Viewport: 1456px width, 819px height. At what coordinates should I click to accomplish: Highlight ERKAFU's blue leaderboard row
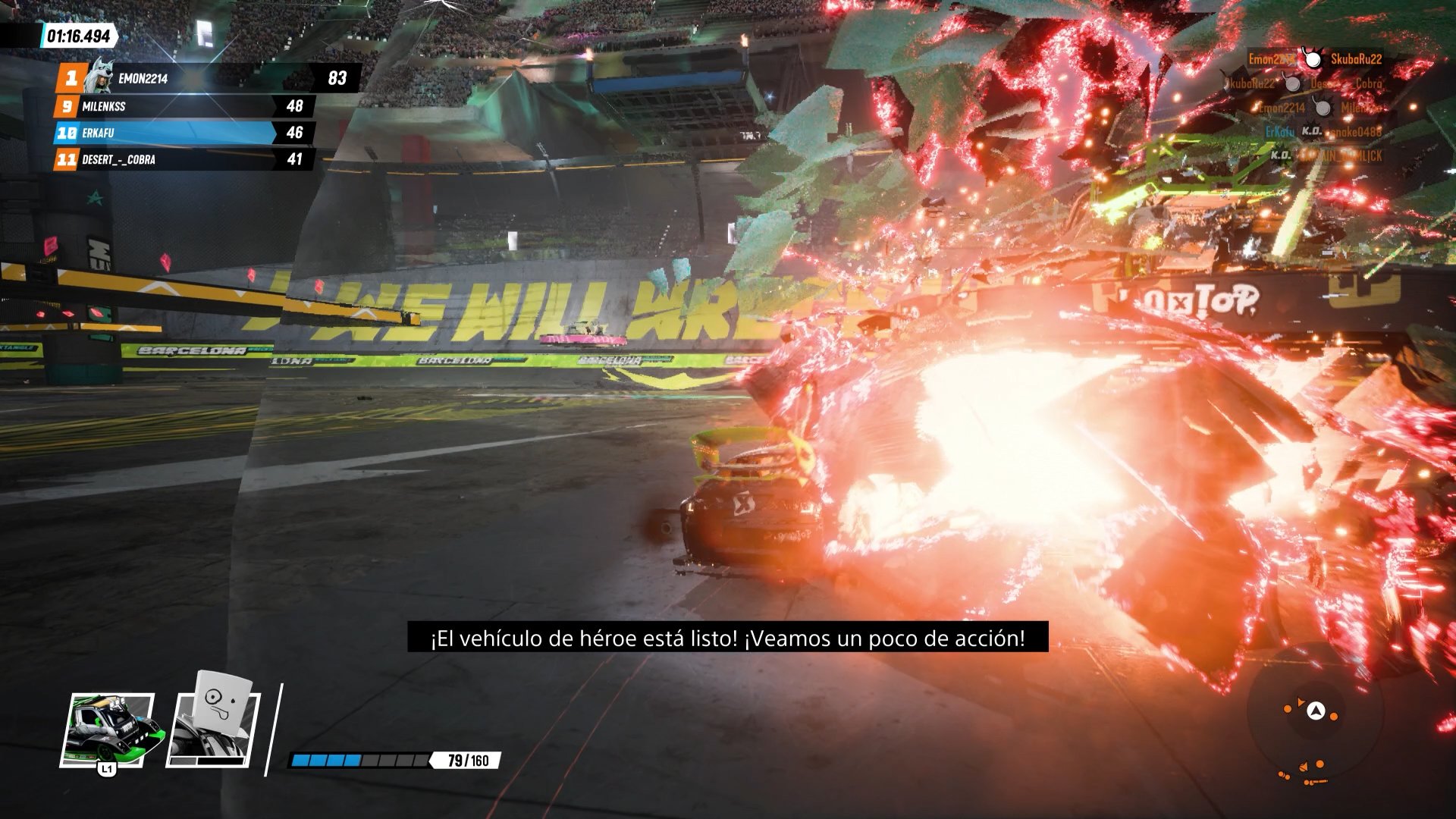(x=182, y=133)
